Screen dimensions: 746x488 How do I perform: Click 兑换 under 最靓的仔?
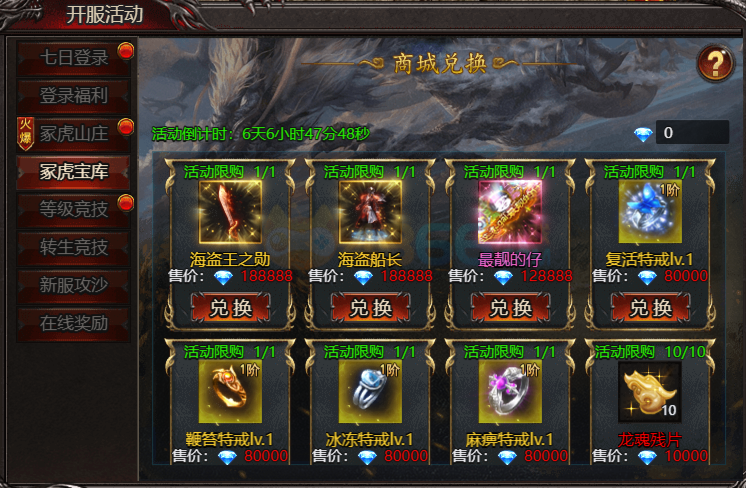point(510,308)
